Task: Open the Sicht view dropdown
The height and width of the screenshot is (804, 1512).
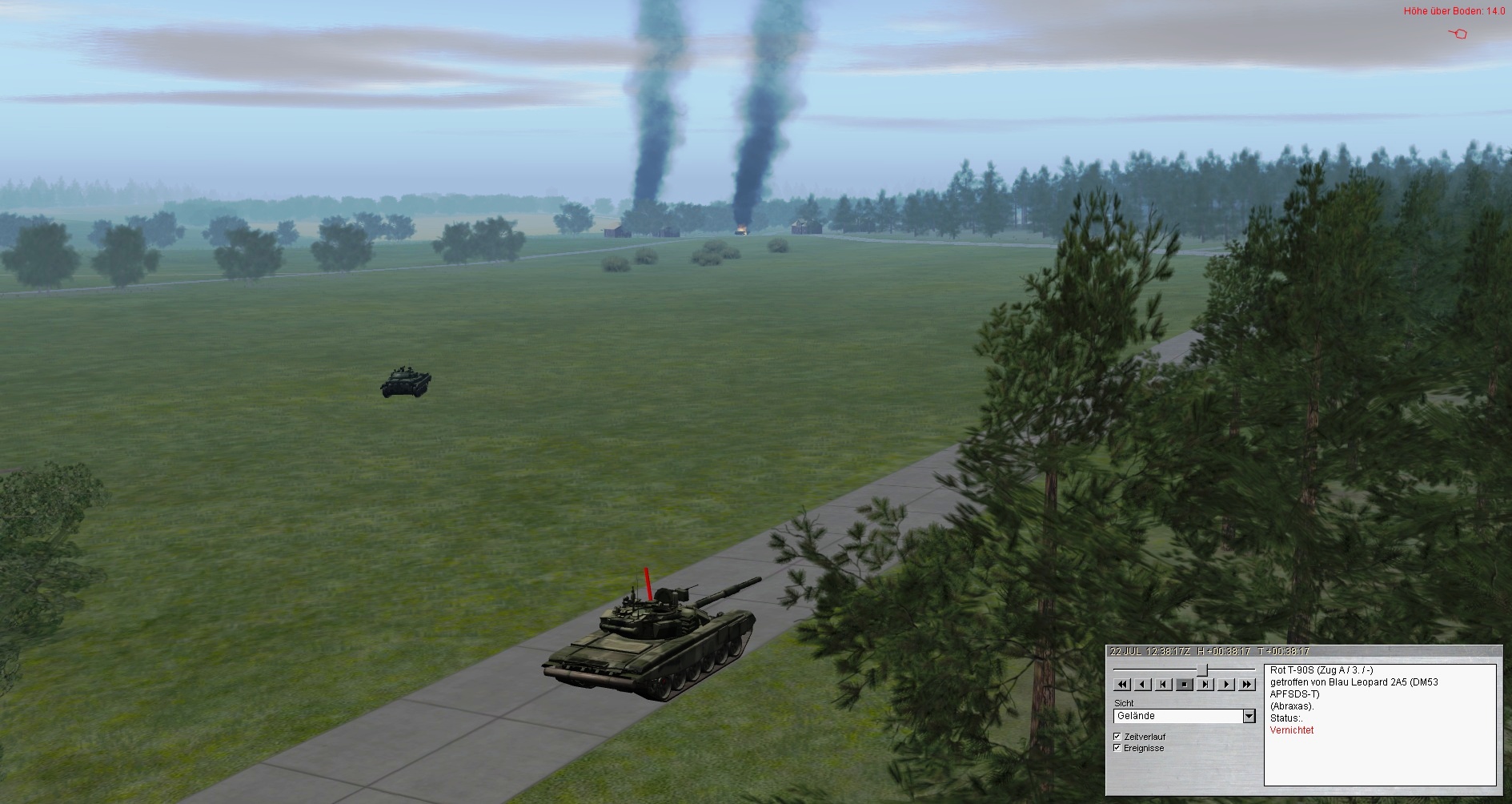Action: pyautogui.click(x=1249, y=716)
